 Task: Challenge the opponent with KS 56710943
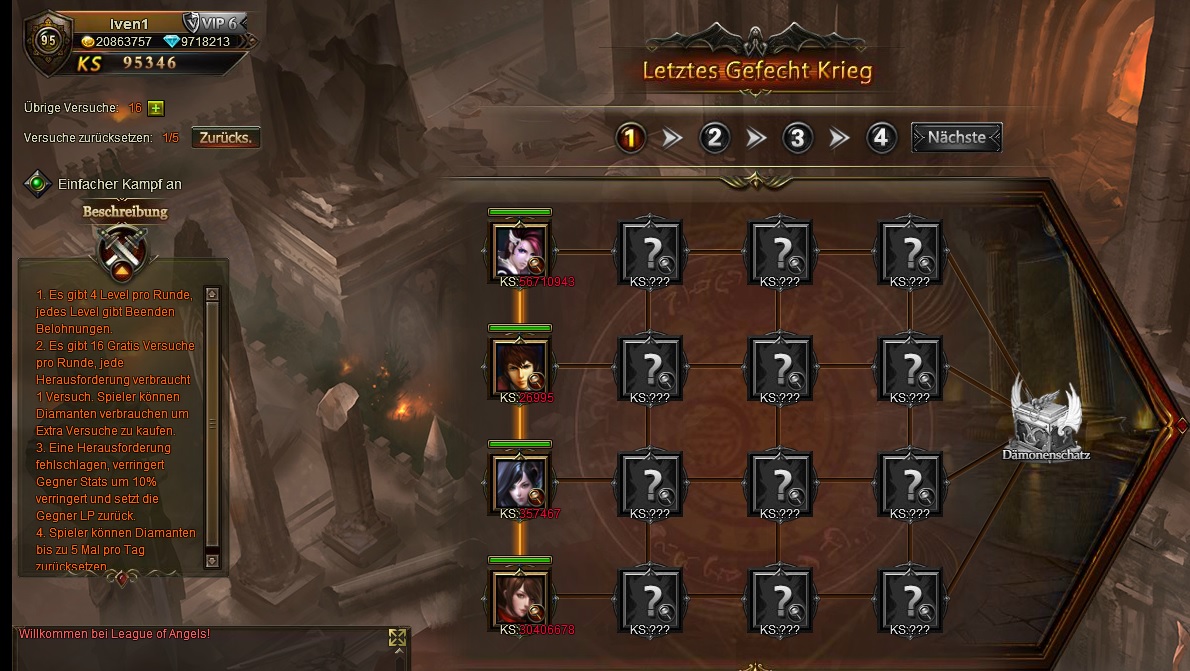(x=520, y=249)
